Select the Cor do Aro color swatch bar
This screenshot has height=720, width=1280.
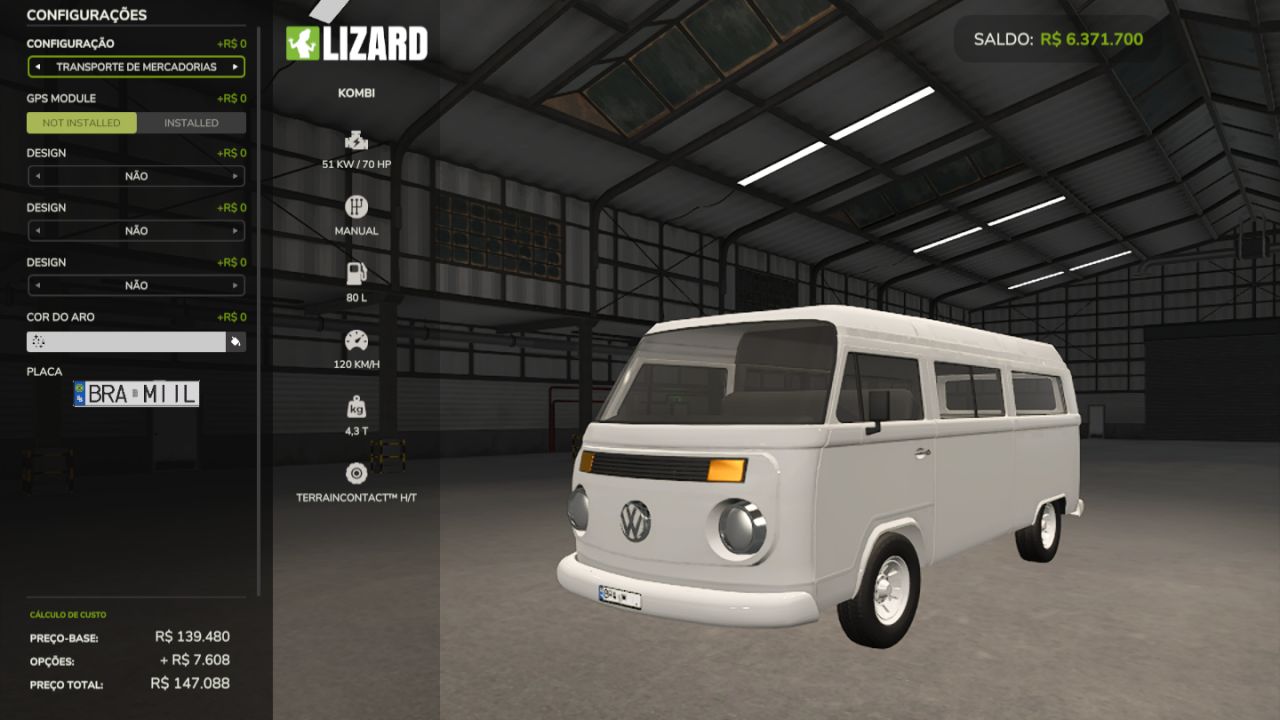click(x=125, y=341)
